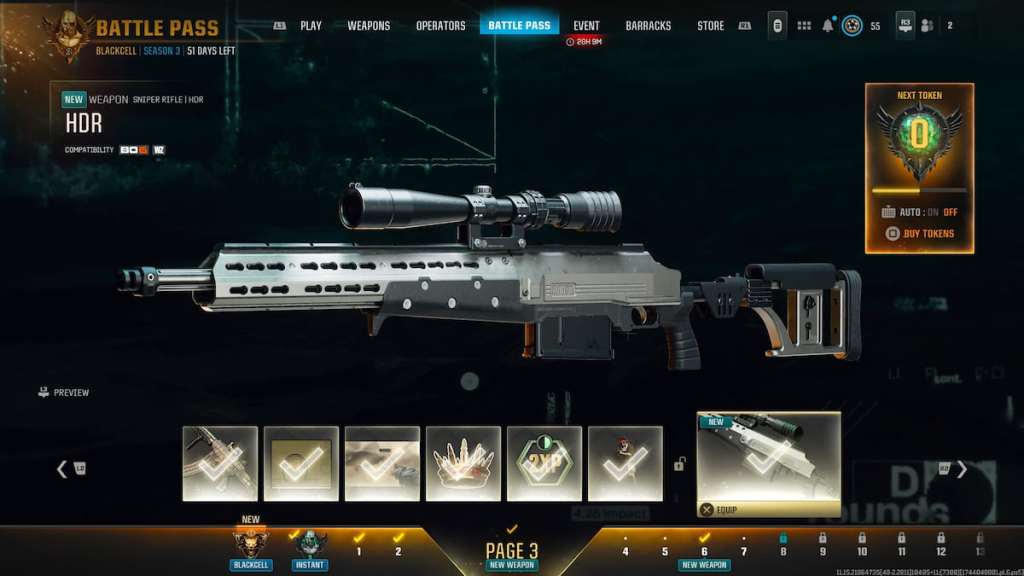Open the Store tab
This screenshot has width=1024, height=576.
pyautogui.click(x=710, y=25)
